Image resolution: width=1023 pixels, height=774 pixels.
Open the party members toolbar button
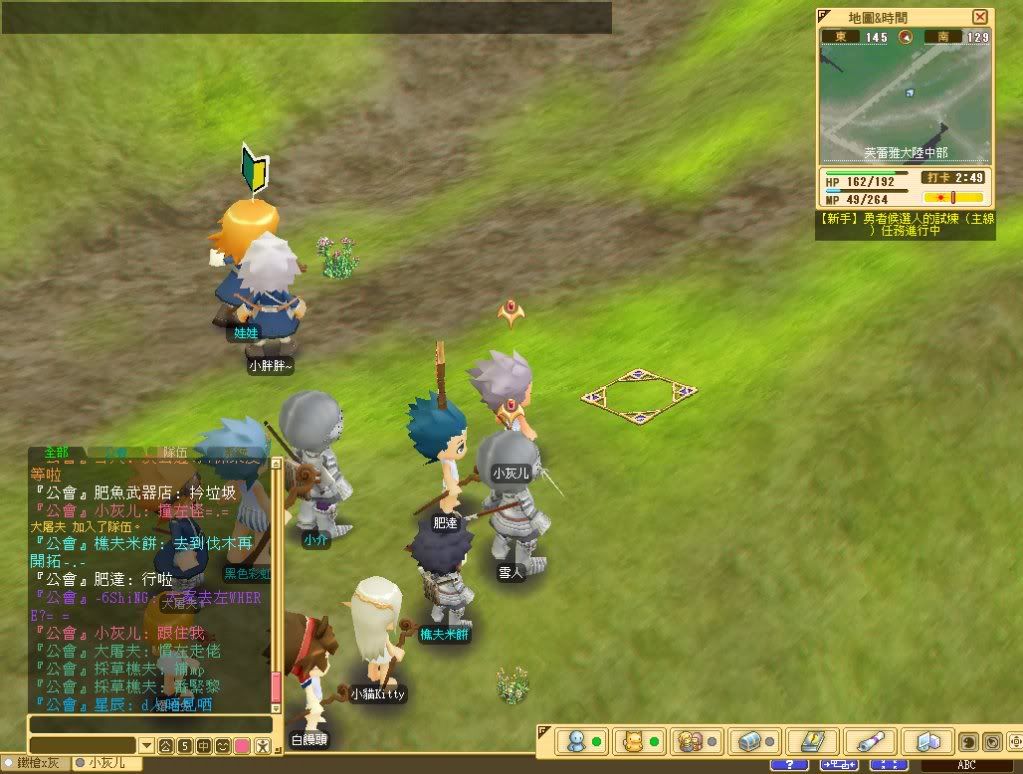691,742
